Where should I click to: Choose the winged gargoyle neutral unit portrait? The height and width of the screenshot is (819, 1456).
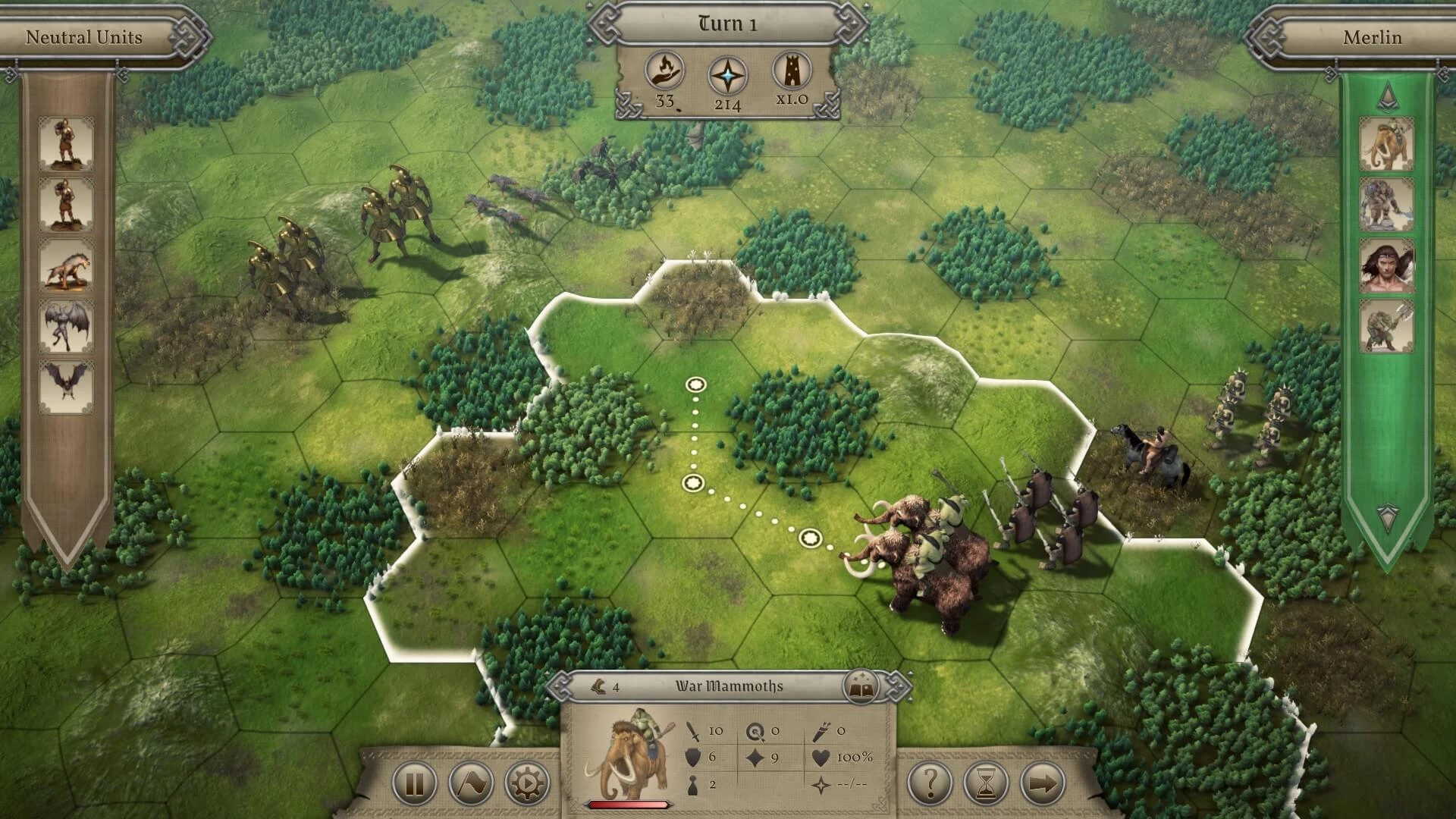(67, 326)
